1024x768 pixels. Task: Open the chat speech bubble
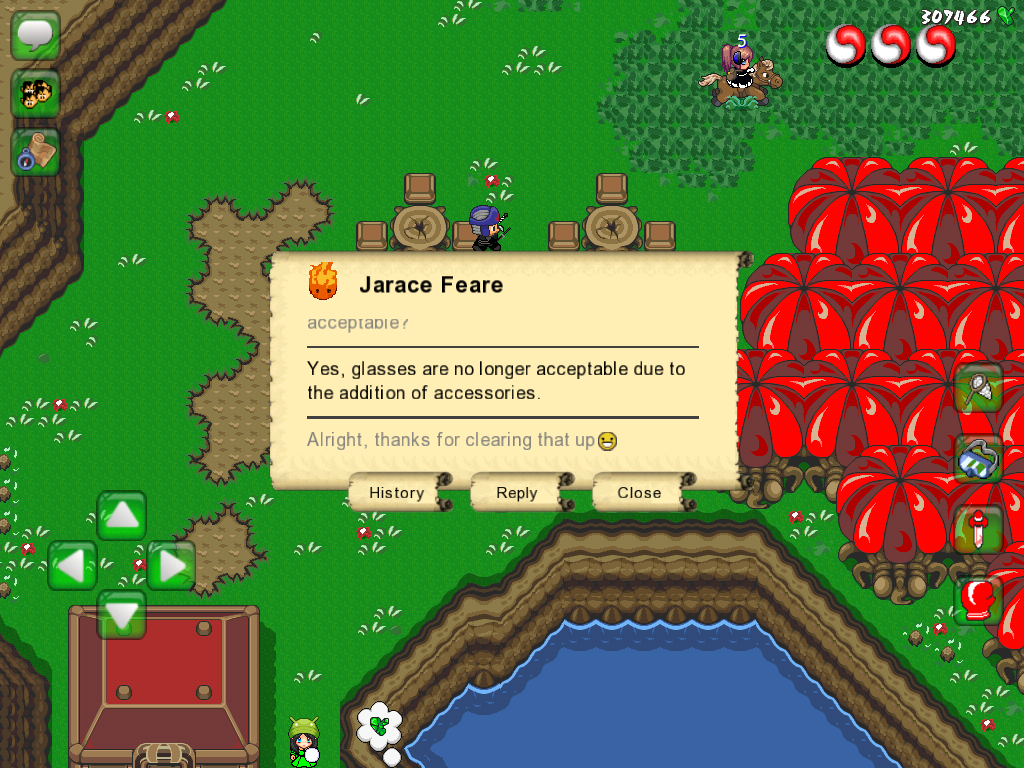pyautogui.click(x=36, y=36)
